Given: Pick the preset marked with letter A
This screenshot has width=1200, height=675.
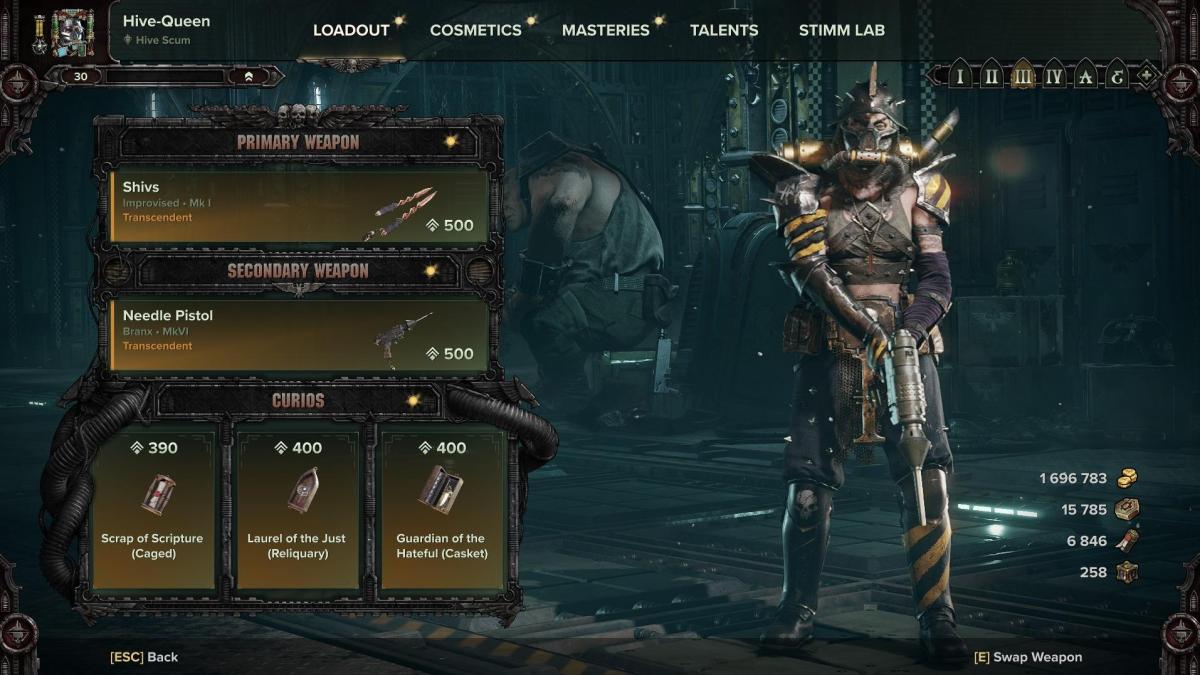Looking at the screenshot, I should coord(1084,76).
